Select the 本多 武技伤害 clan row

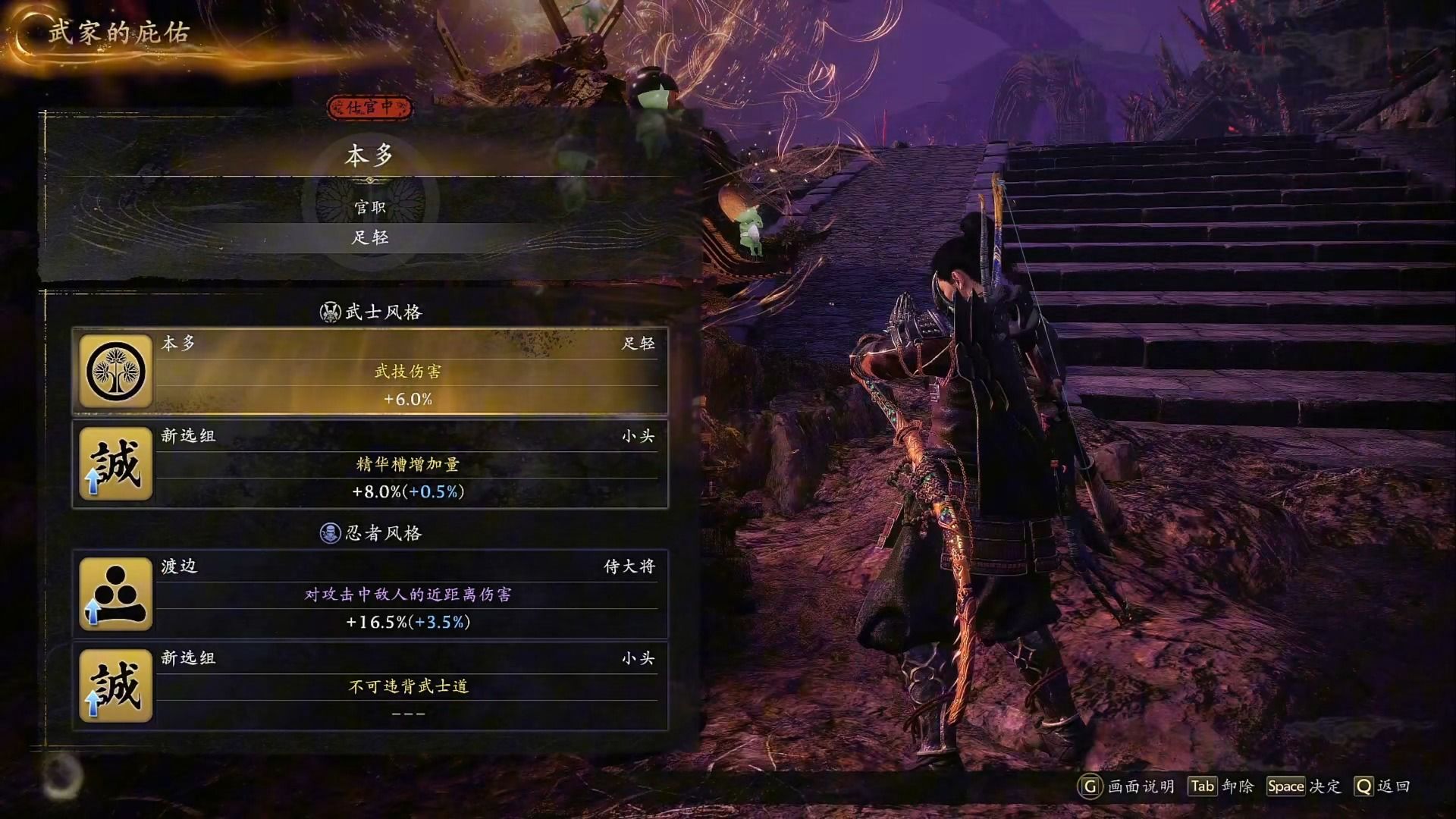(x=370, y=372)
